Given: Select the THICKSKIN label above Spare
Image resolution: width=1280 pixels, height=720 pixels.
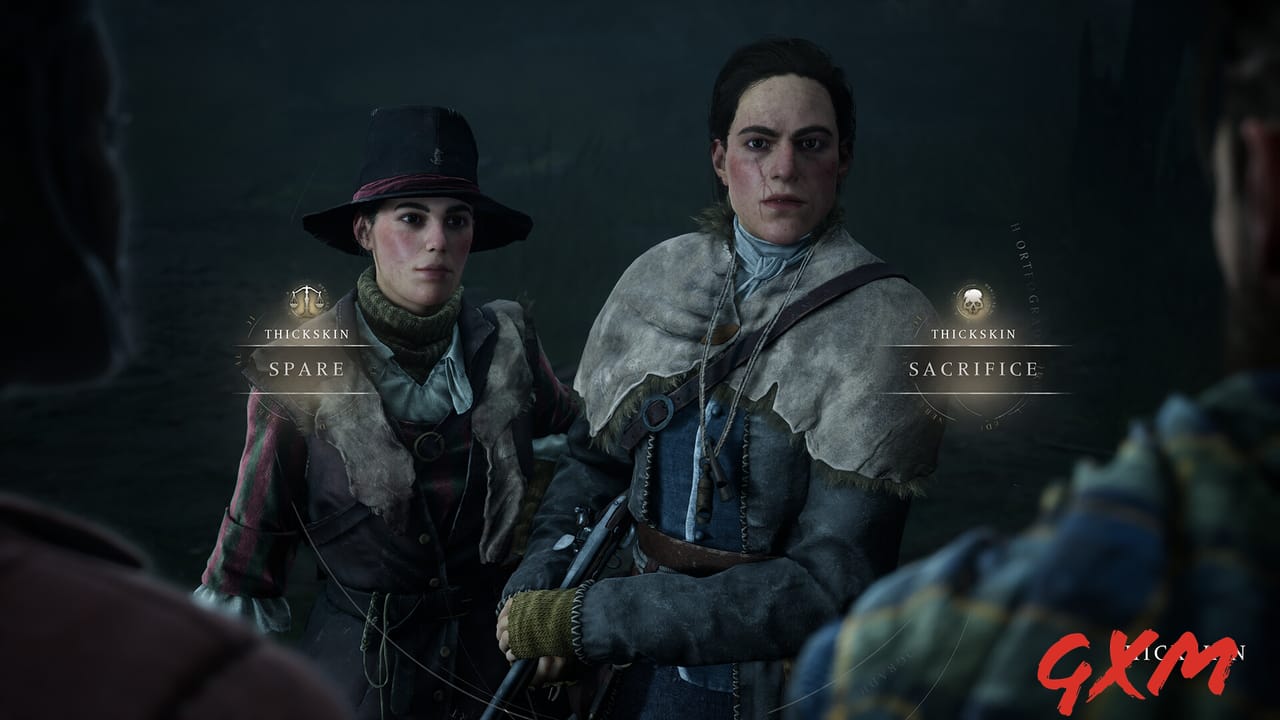Looking at the screenshot, I should [x=307, y=333].
